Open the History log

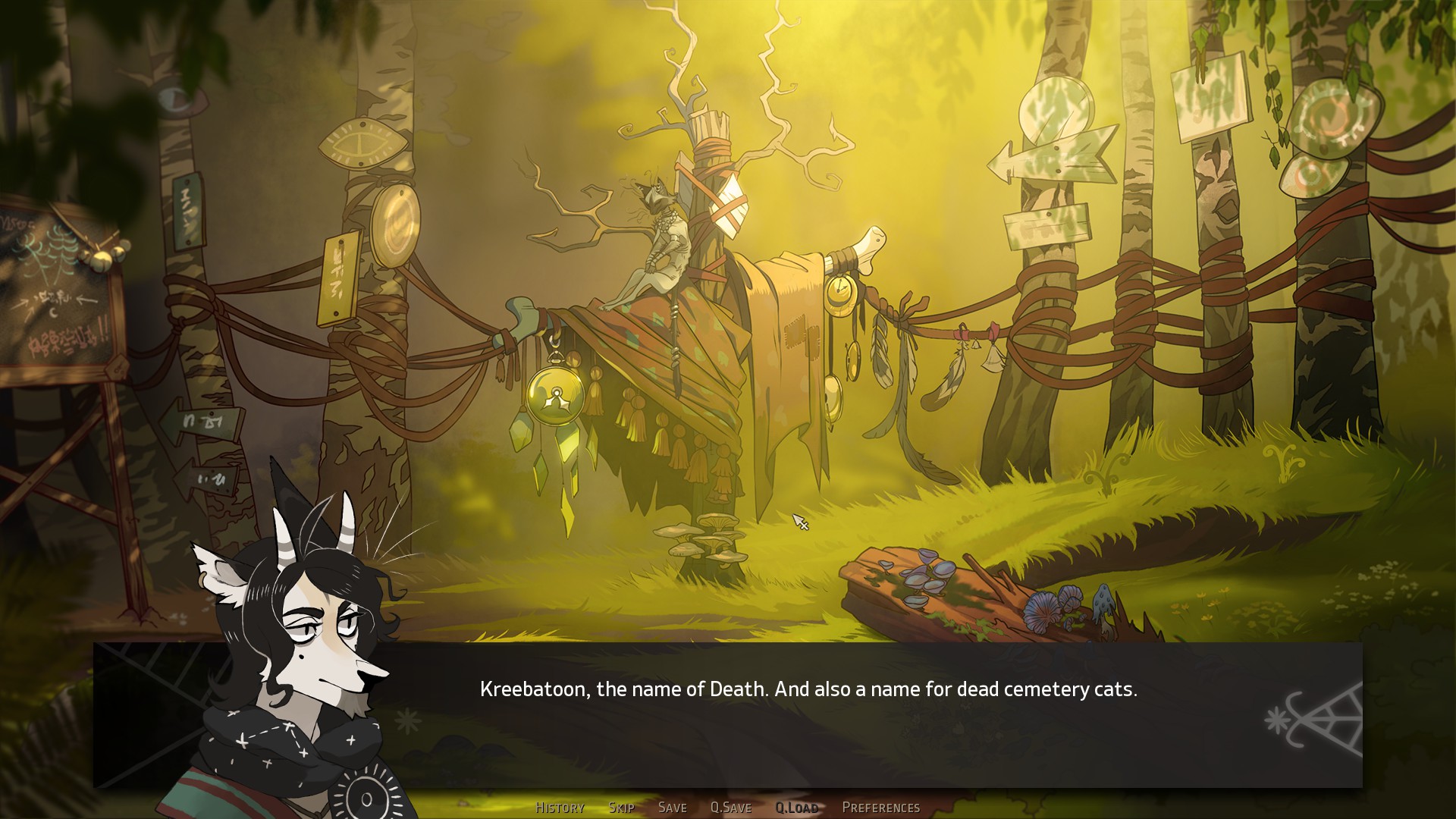point(560,808)
